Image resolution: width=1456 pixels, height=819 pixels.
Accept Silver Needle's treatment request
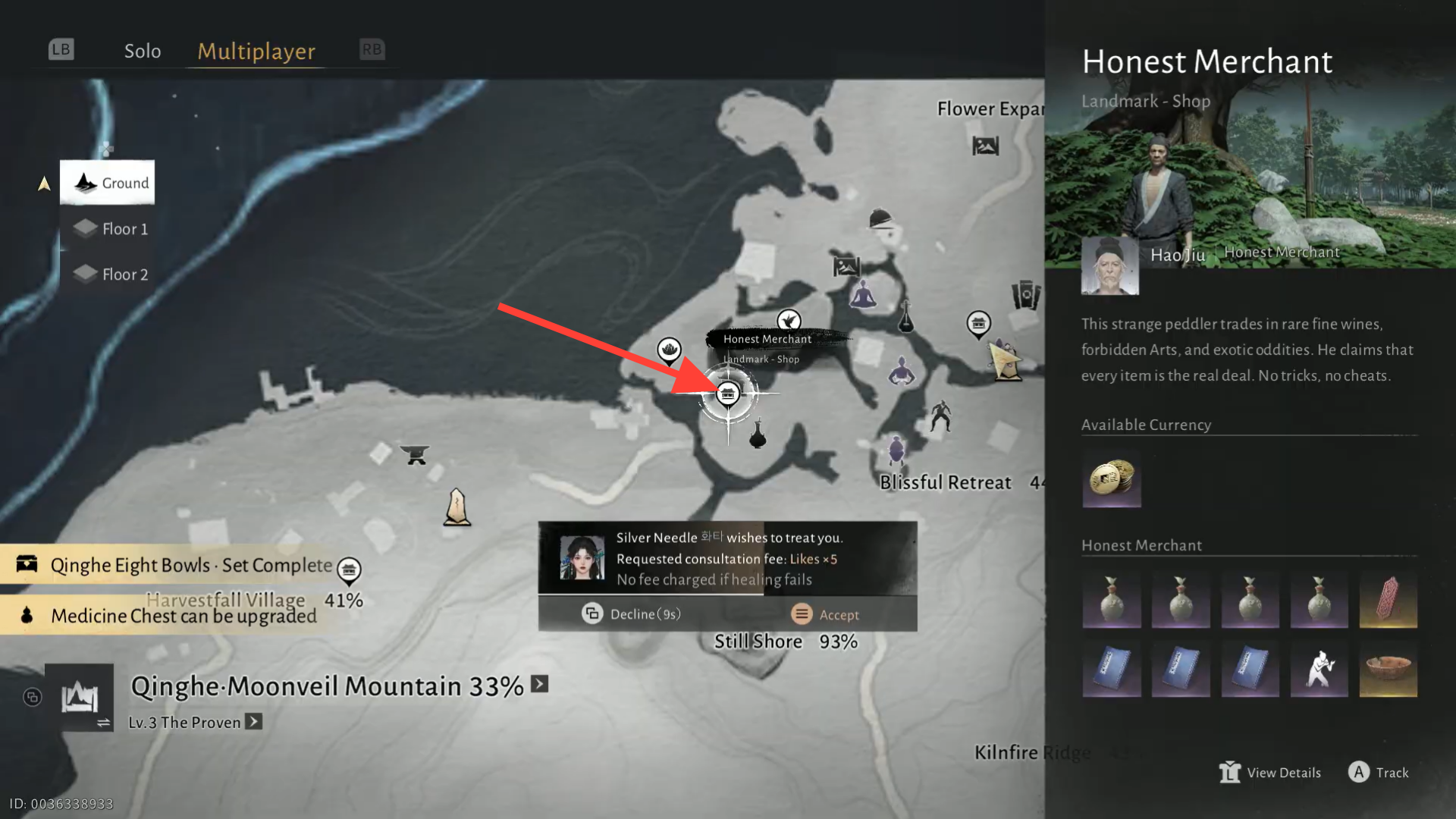point(825,614)
